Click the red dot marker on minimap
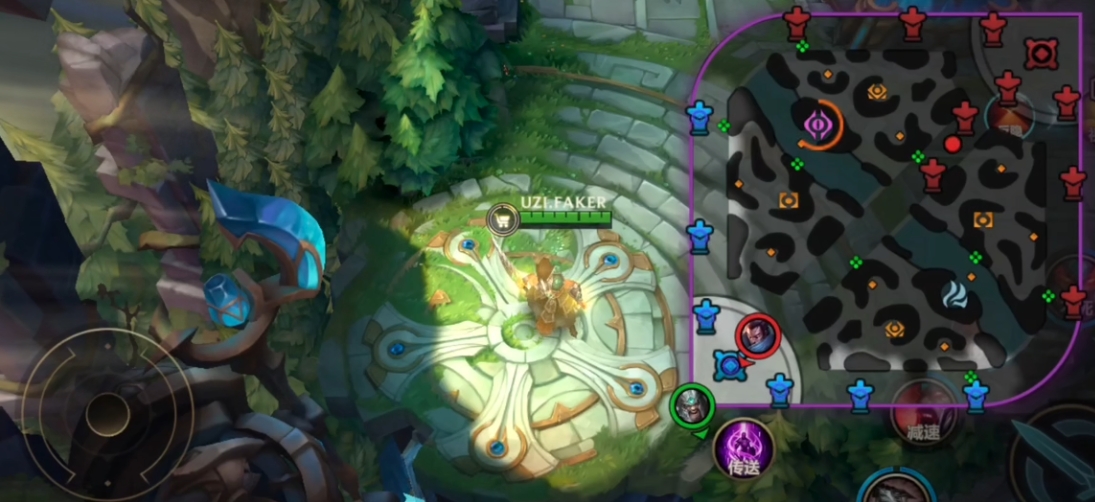The image size is (1095, 502). 952,144
